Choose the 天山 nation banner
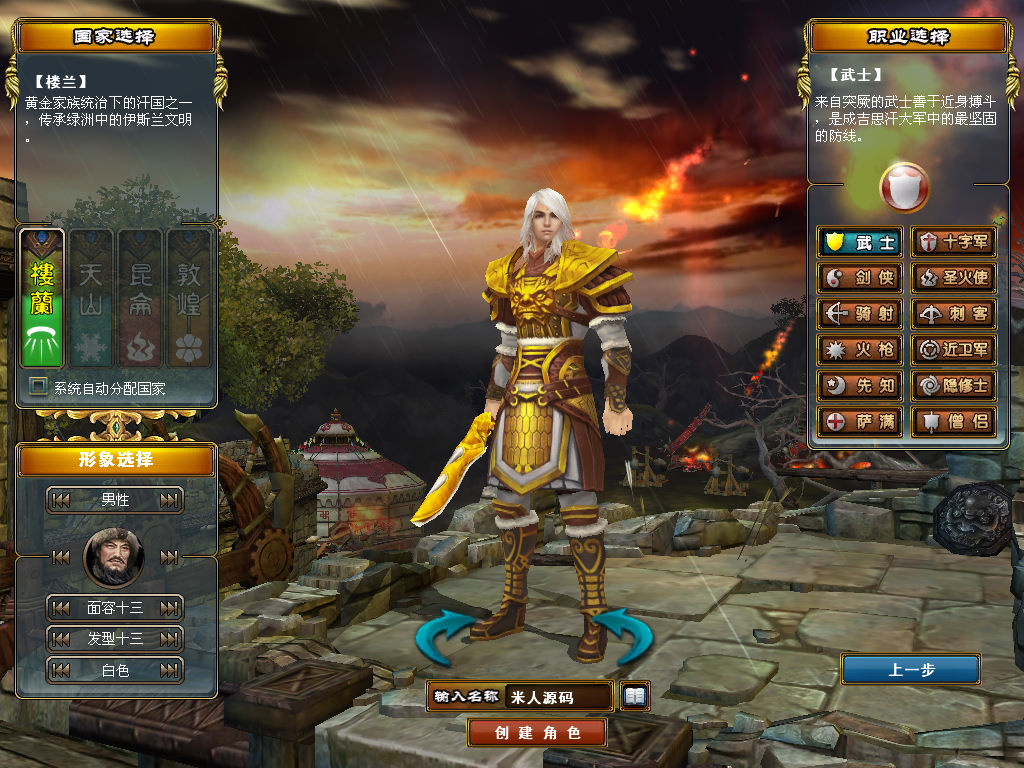This screenshot has height=768, width=1024. [91, 298]
